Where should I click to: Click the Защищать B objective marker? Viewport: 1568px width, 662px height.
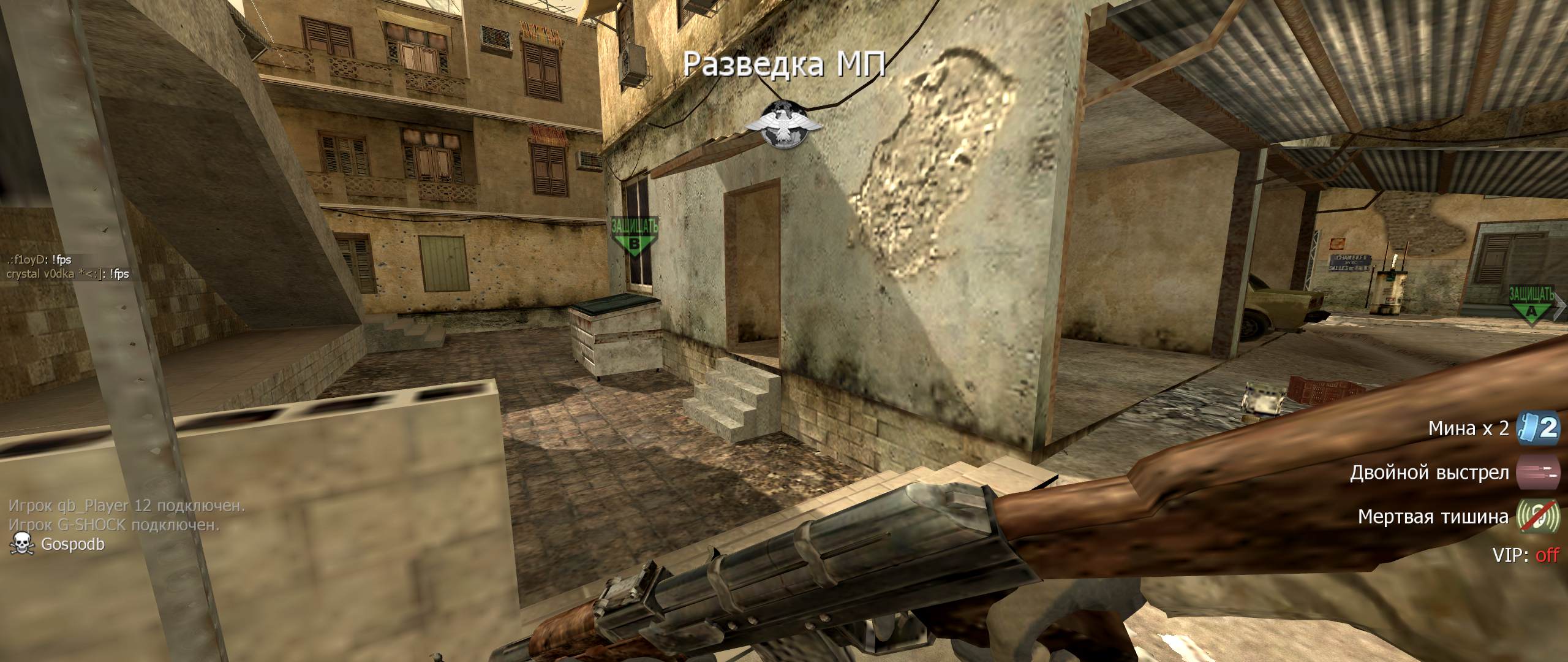point(635,237)
